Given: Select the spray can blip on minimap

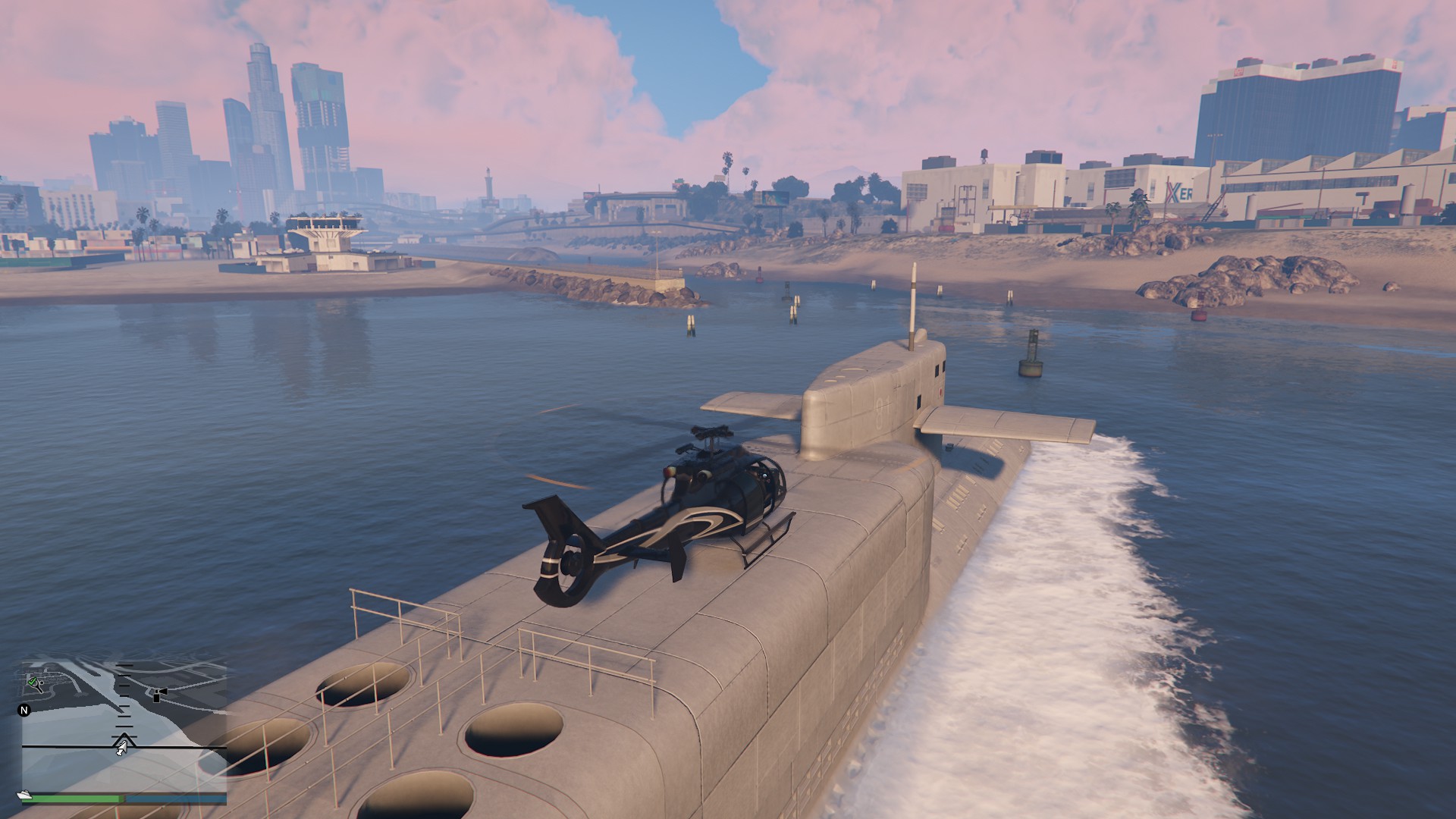Looking at the screenshot, I should pyautogui.click(x=158, y=695).
